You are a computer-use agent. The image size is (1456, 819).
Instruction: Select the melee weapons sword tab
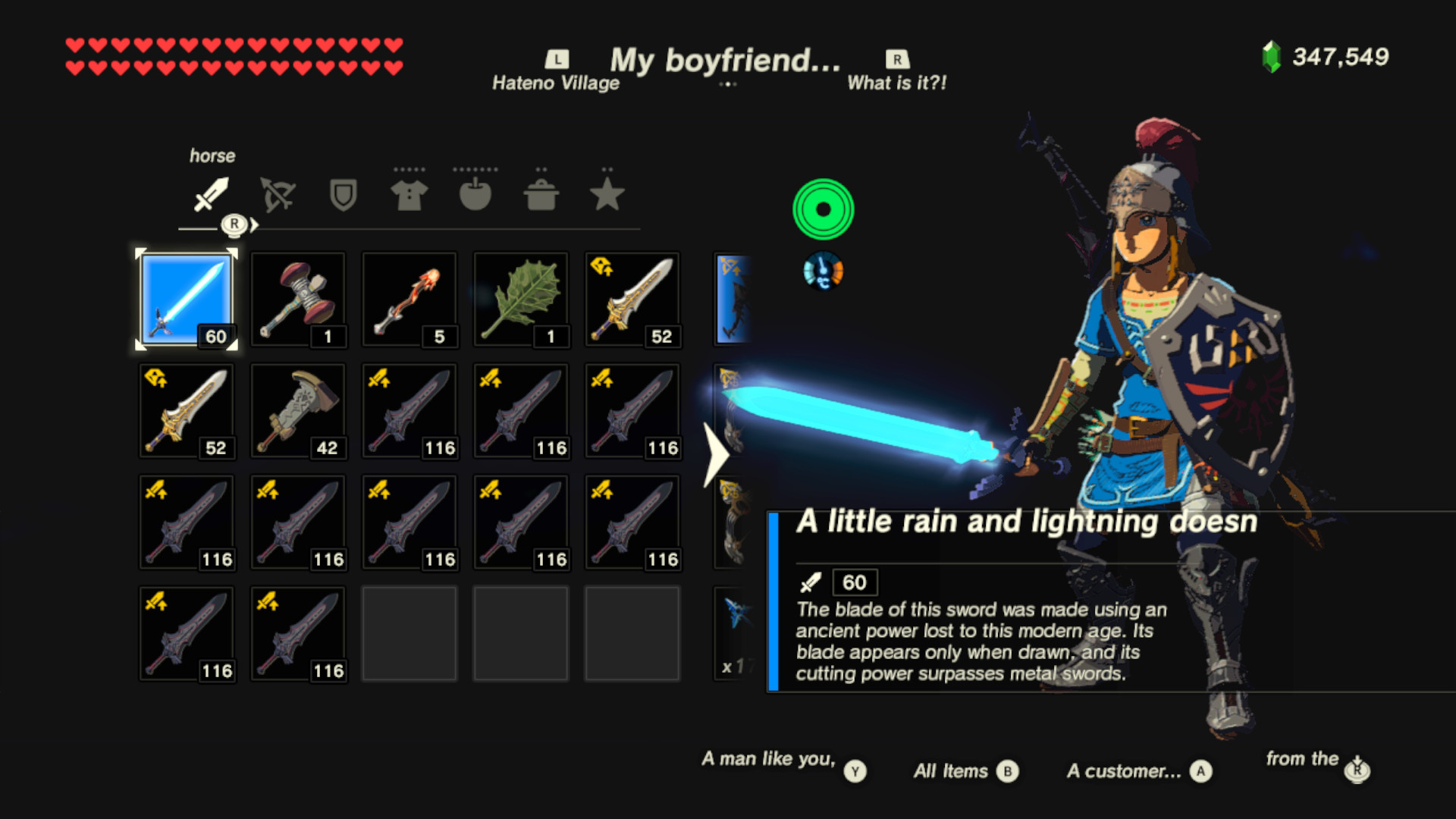(x=210, y=193)
